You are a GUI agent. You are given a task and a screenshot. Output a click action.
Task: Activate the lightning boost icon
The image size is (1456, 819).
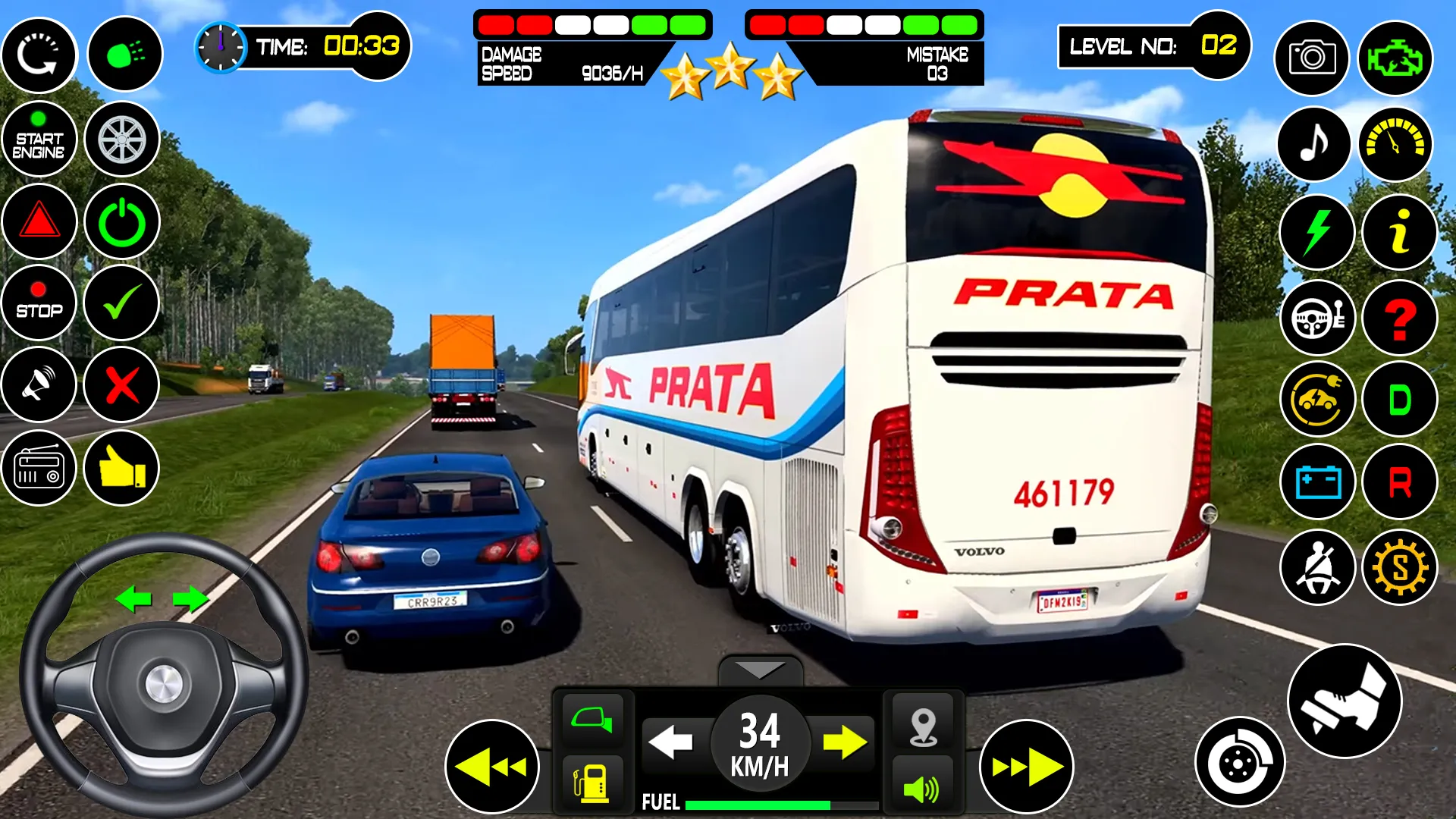[x=1317, y=233]
